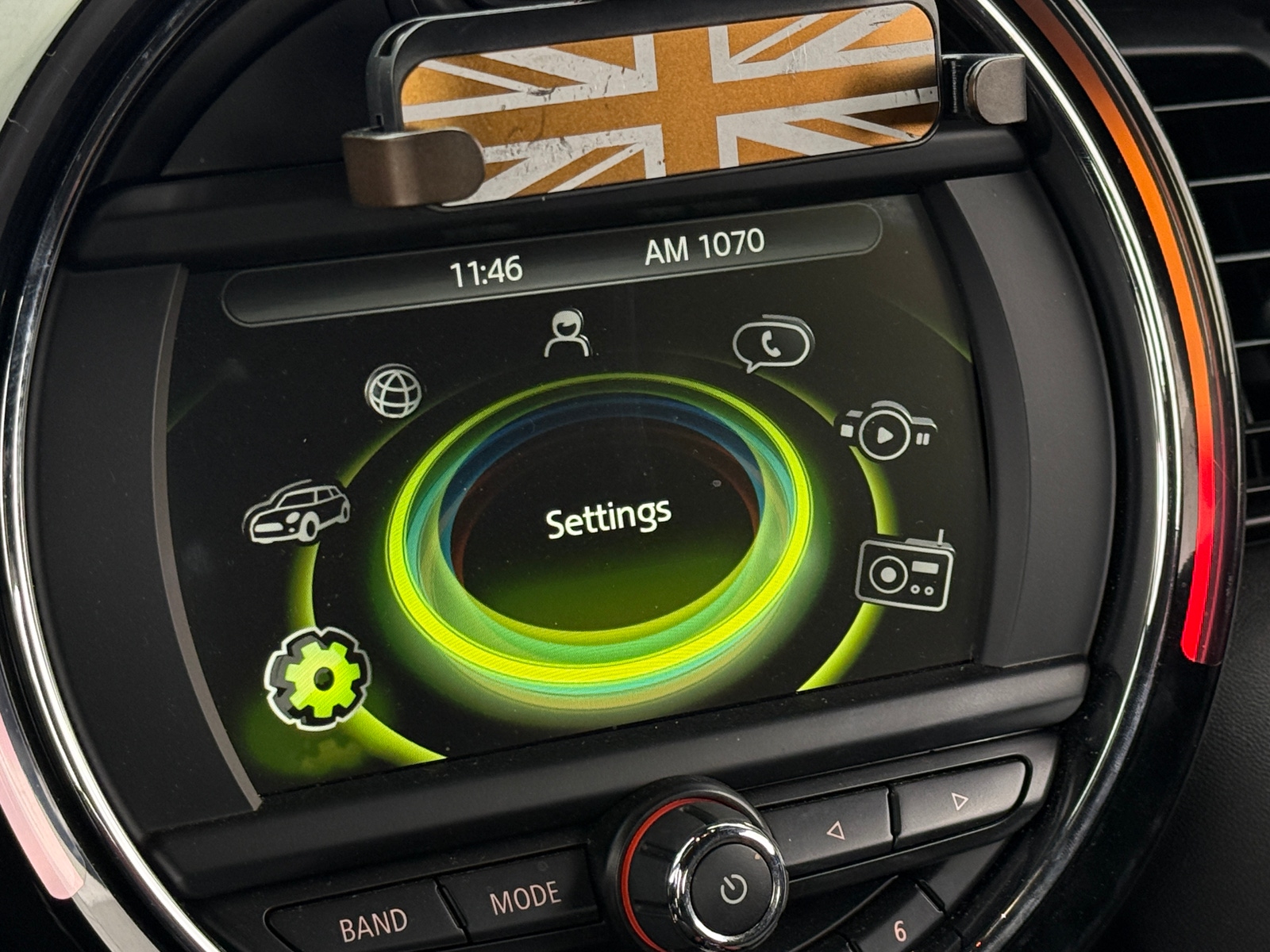Tap the AM 1070 station label
The height and width of the screenshot is (952, 1270).
pos(702,248)
